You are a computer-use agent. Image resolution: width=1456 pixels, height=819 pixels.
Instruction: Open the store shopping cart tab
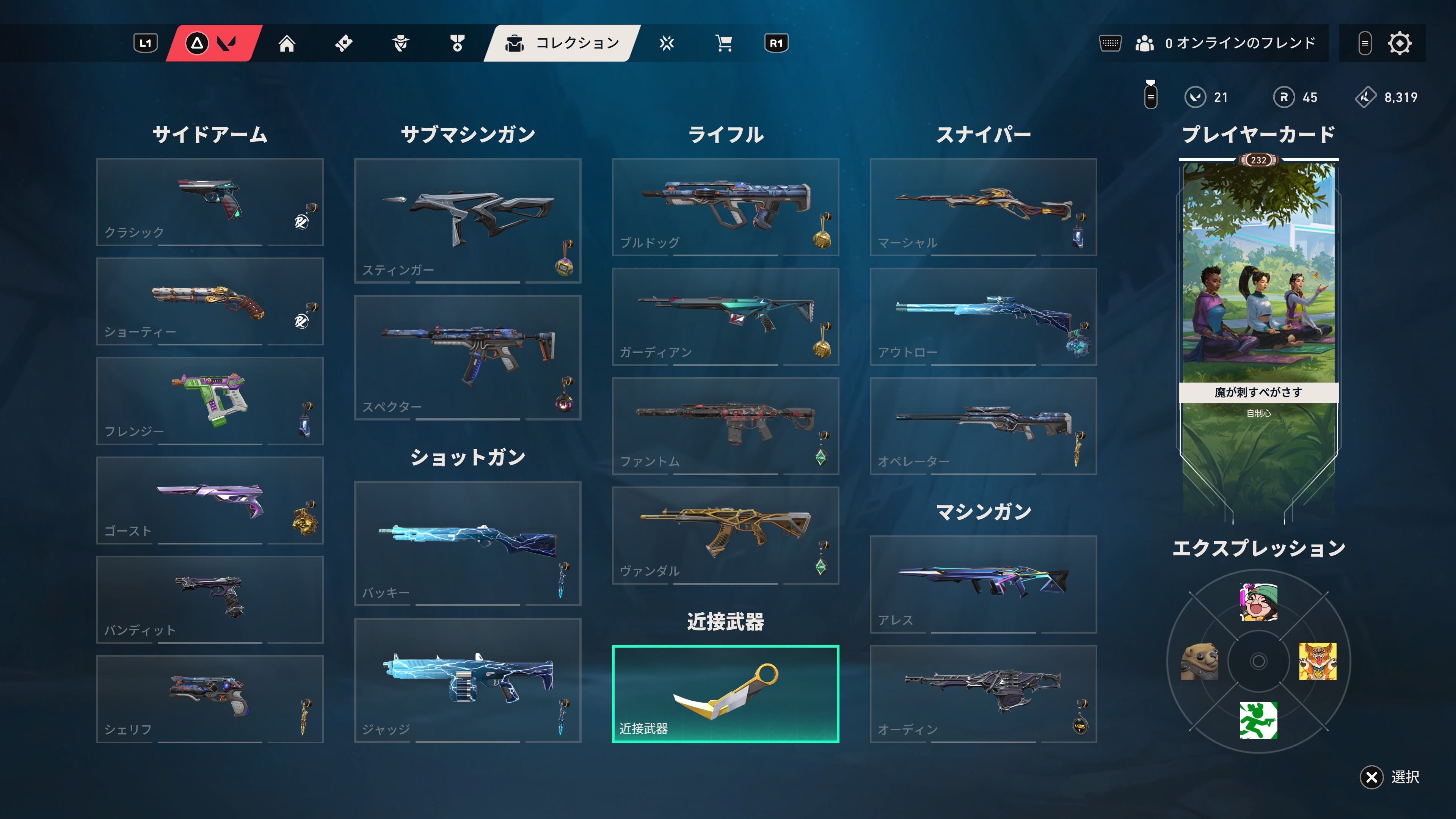pos(723,44)
